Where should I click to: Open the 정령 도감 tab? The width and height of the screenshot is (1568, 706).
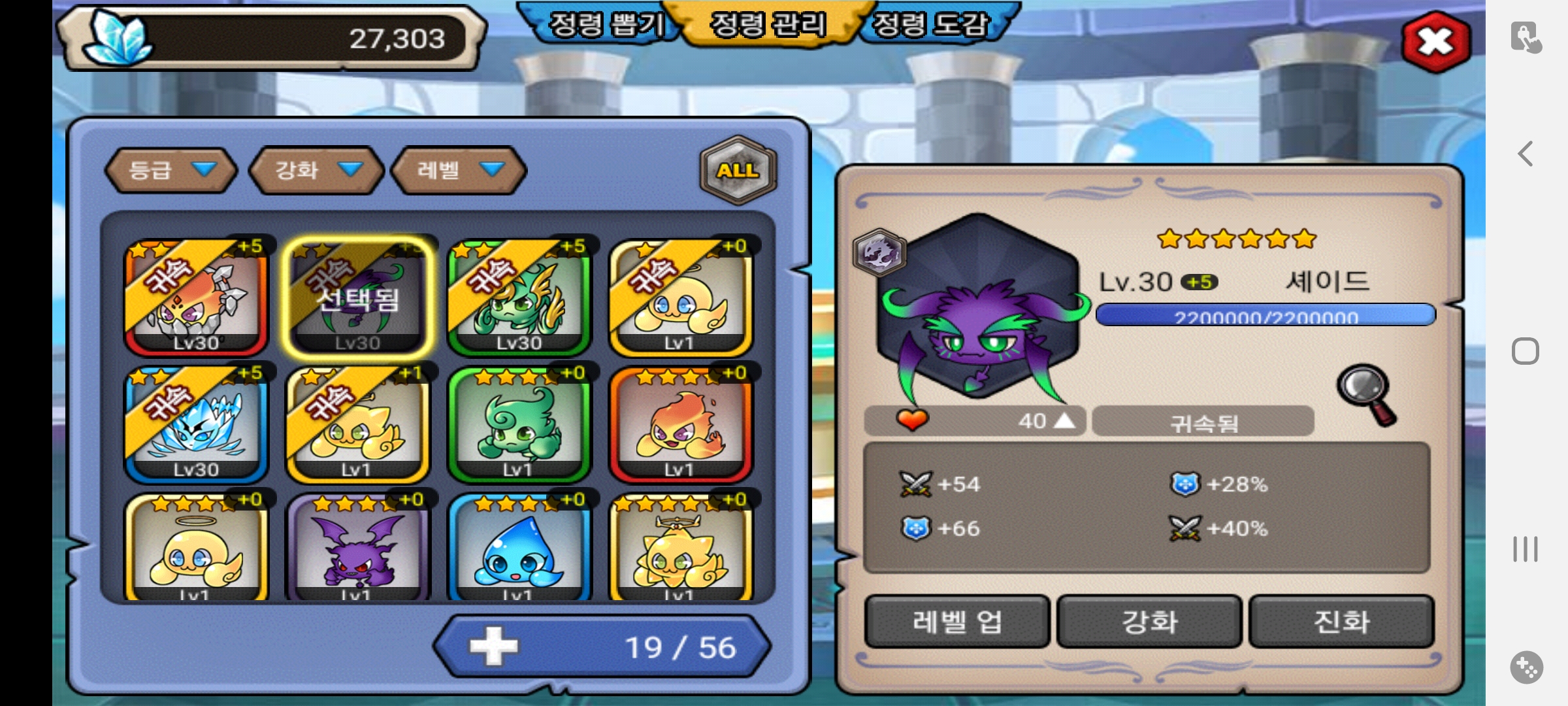[930, 25]
